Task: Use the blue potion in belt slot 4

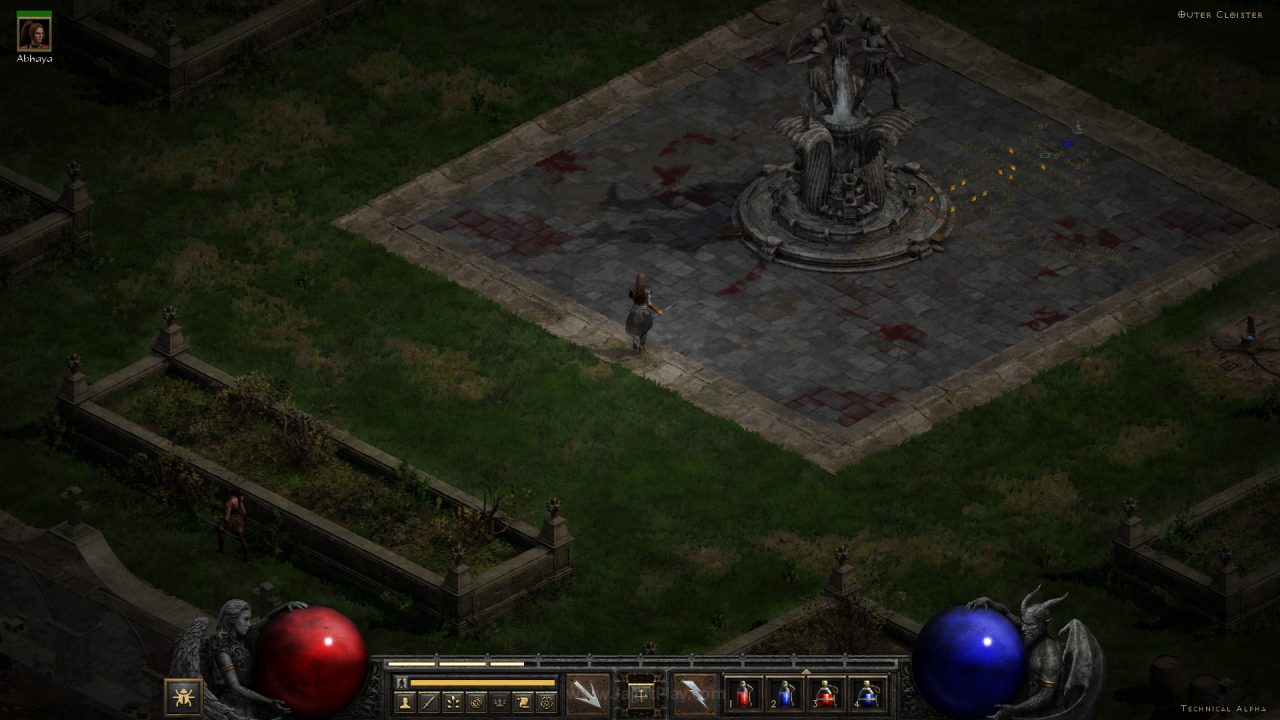Action: point(867,694)
